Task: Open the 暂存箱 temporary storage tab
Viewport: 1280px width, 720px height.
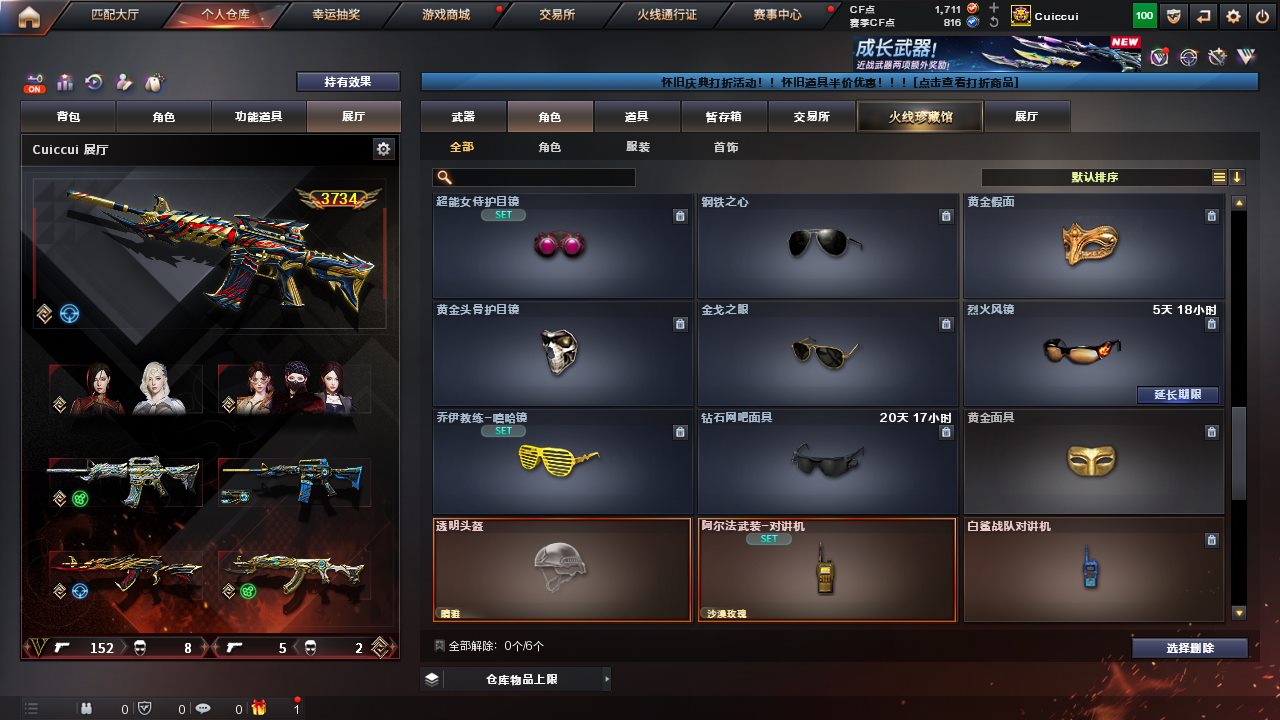Action: [724, 117]
